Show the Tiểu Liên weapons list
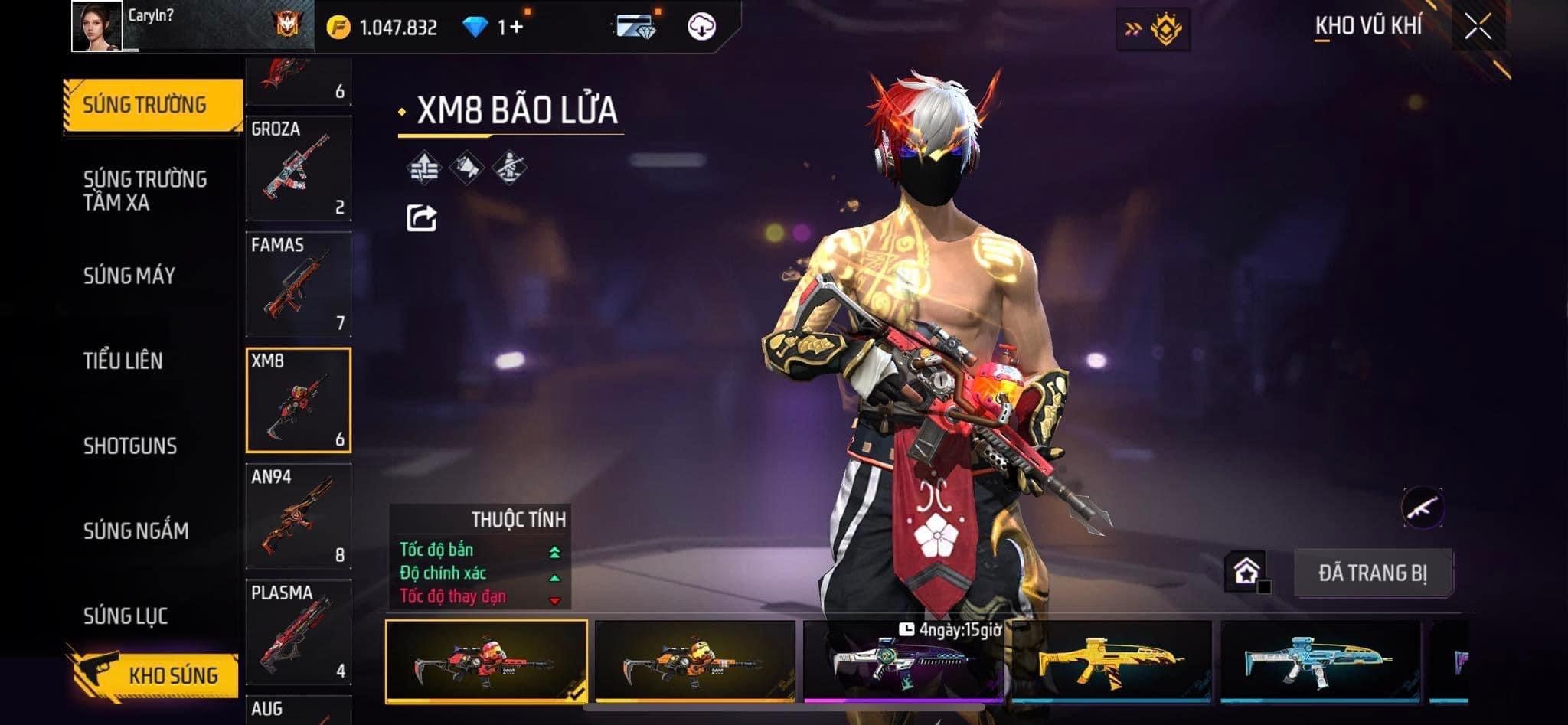Image resolution: width=1568 pixels, height=725 pixels. point(123,361)
